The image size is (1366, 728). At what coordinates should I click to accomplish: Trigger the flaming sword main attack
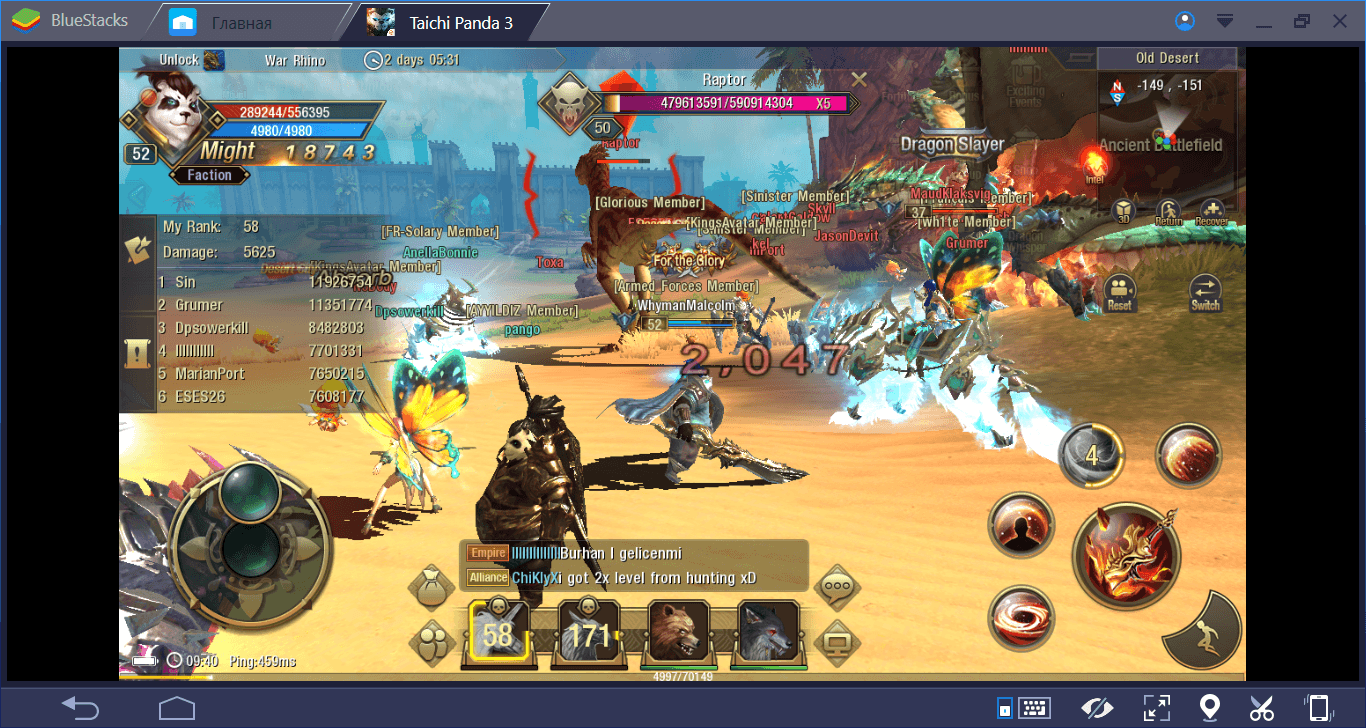pos(1126,553)
